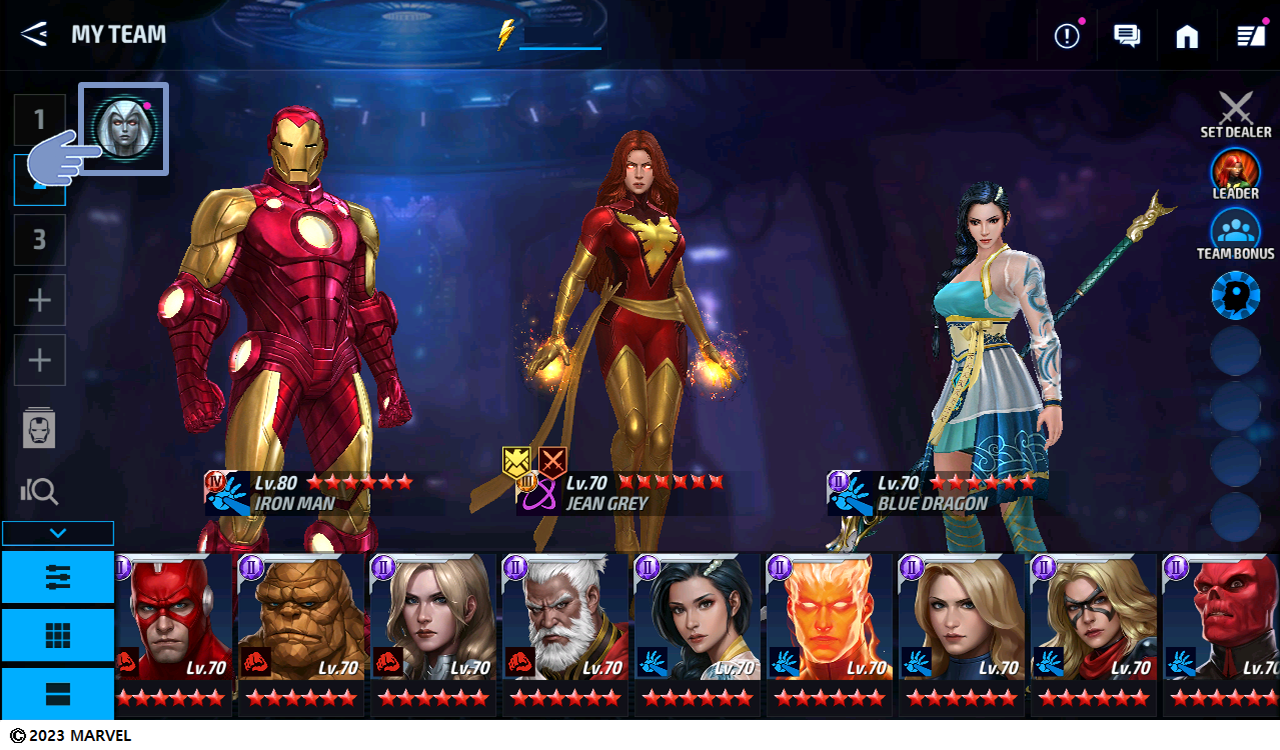Collapse the roster with the down arrow
1280x750 pixels.
(58, 533)
